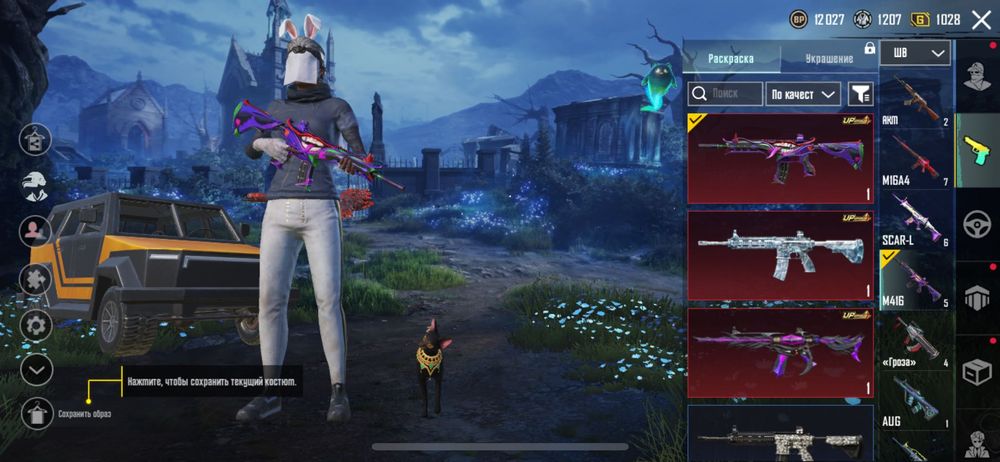Open the locked Украшение tab
1000x462 pixels.
point(829,59)
